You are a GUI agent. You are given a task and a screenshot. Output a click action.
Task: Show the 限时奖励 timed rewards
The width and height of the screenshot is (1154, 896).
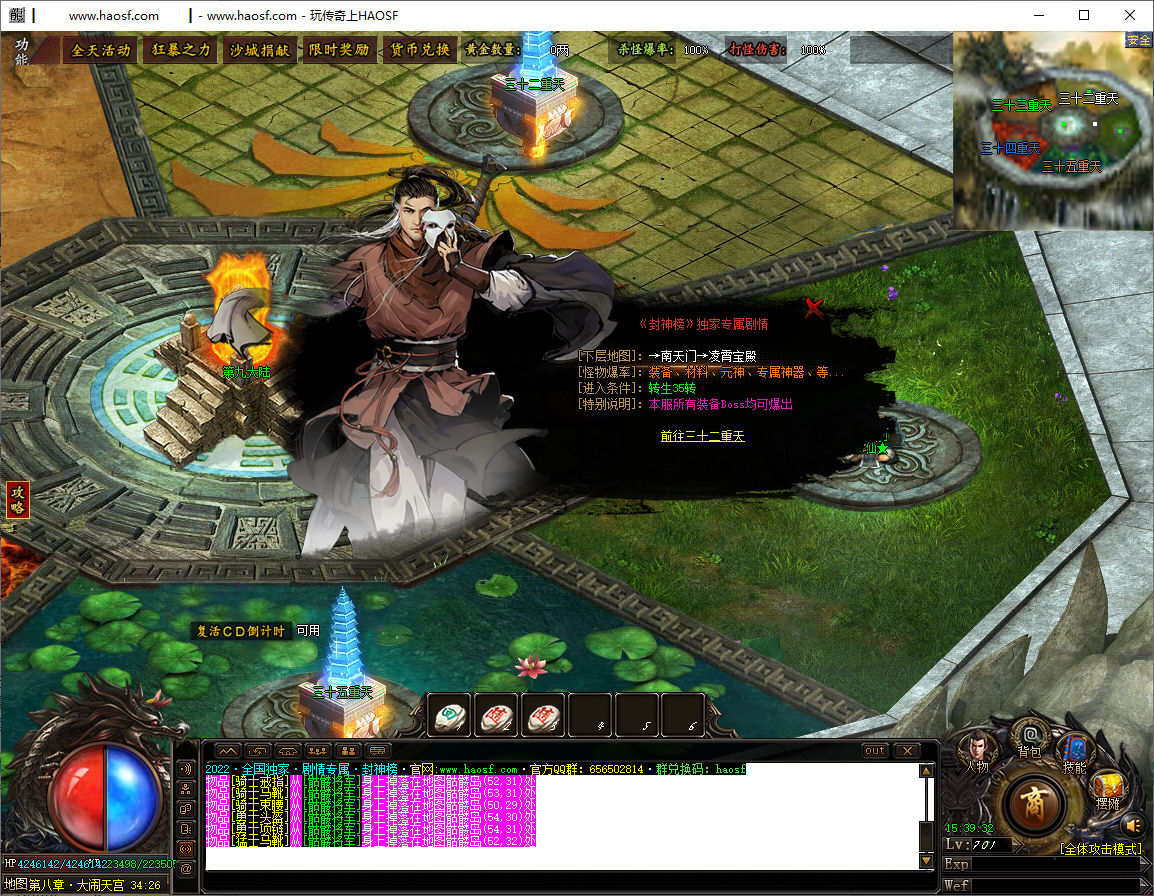point(338,50)
